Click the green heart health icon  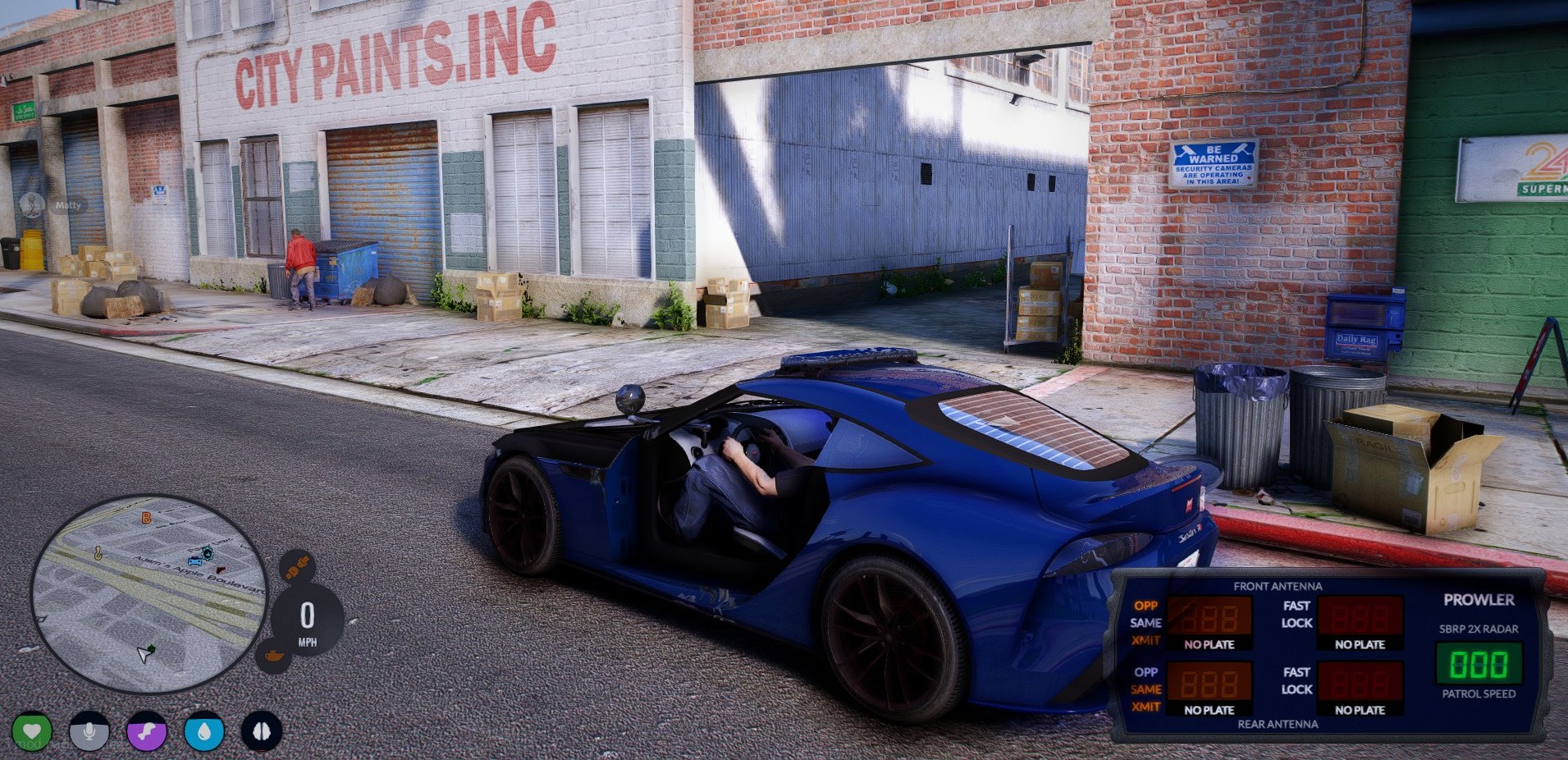point(32,731)
